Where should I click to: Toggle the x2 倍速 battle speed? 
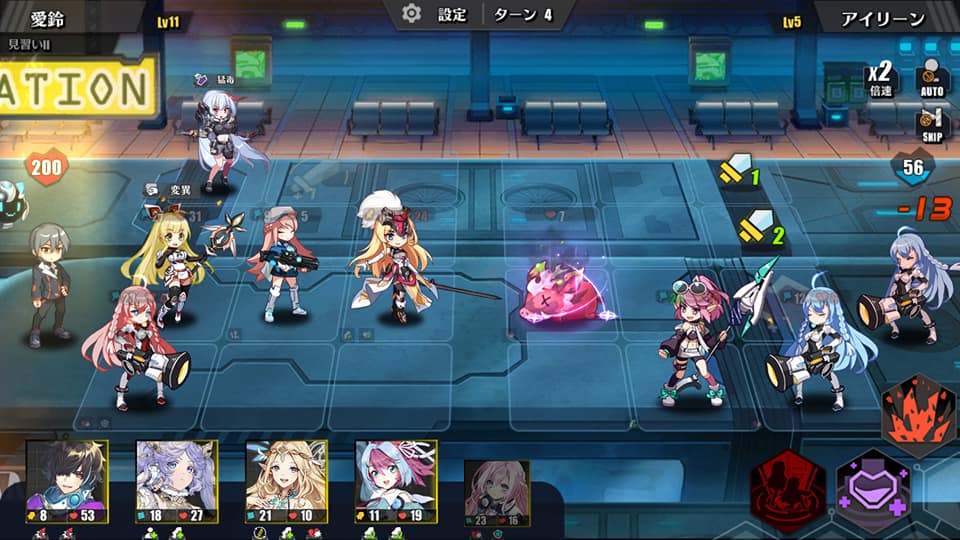click(880, 79)
